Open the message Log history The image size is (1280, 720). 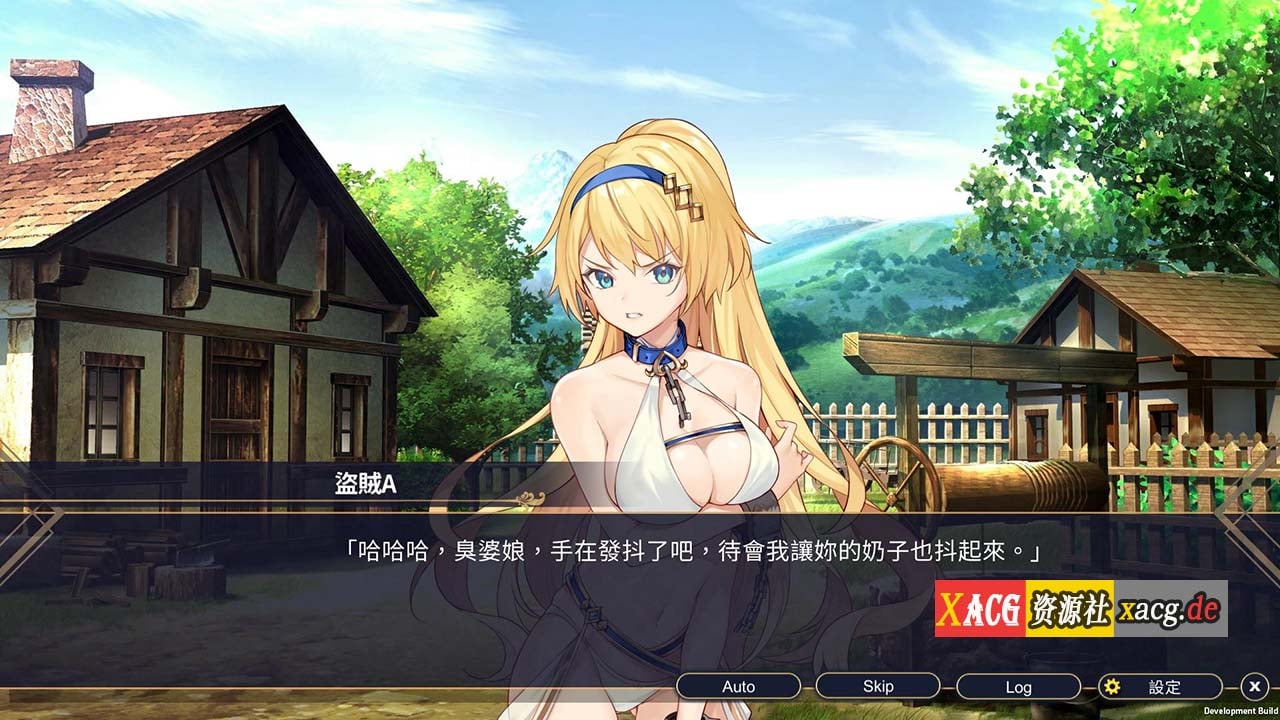point(1018,686)
